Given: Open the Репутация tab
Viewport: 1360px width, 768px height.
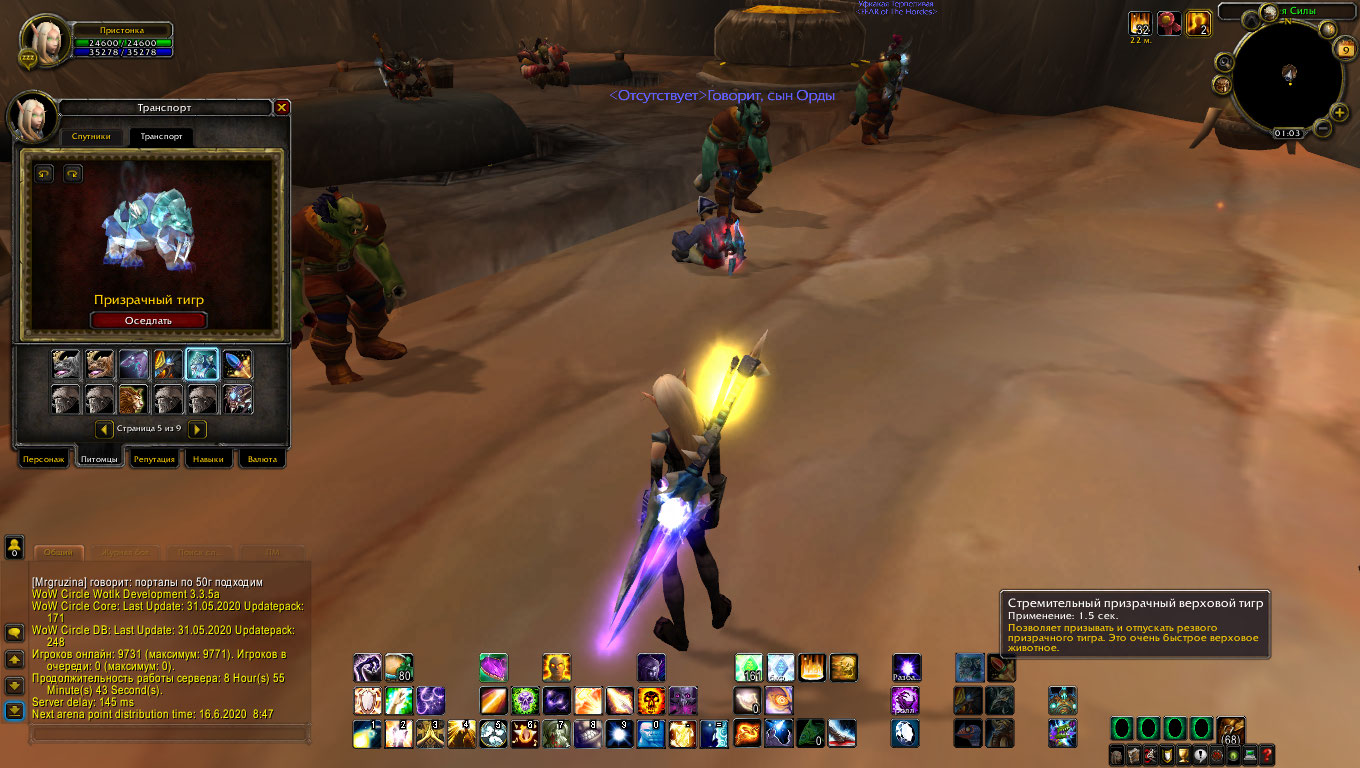Looking at the screenshot, I should [154, 459].
